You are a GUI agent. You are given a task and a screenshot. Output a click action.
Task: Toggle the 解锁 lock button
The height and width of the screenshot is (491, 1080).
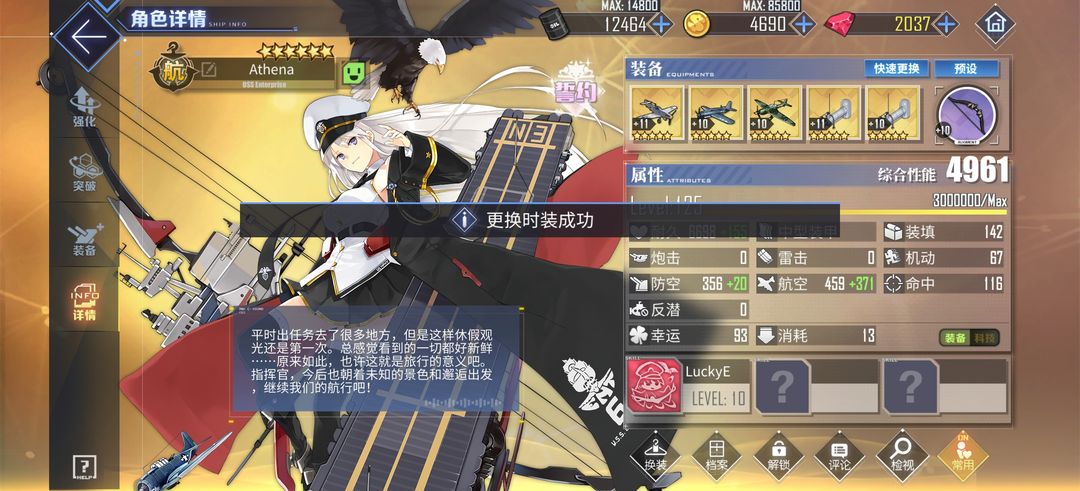tap(778, 455)
